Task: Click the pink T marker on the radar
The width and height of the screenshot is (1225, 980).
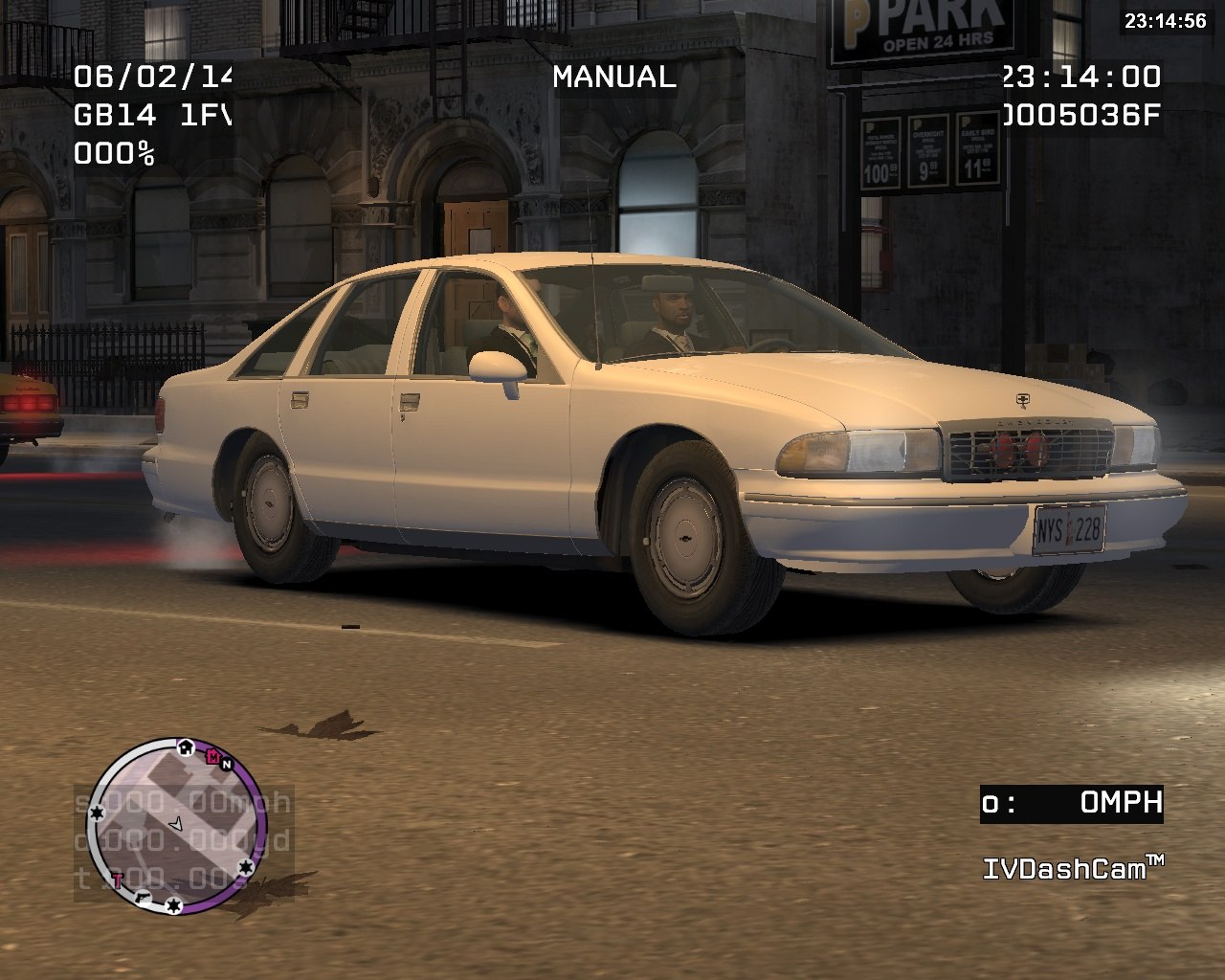Action: point(118,879)
